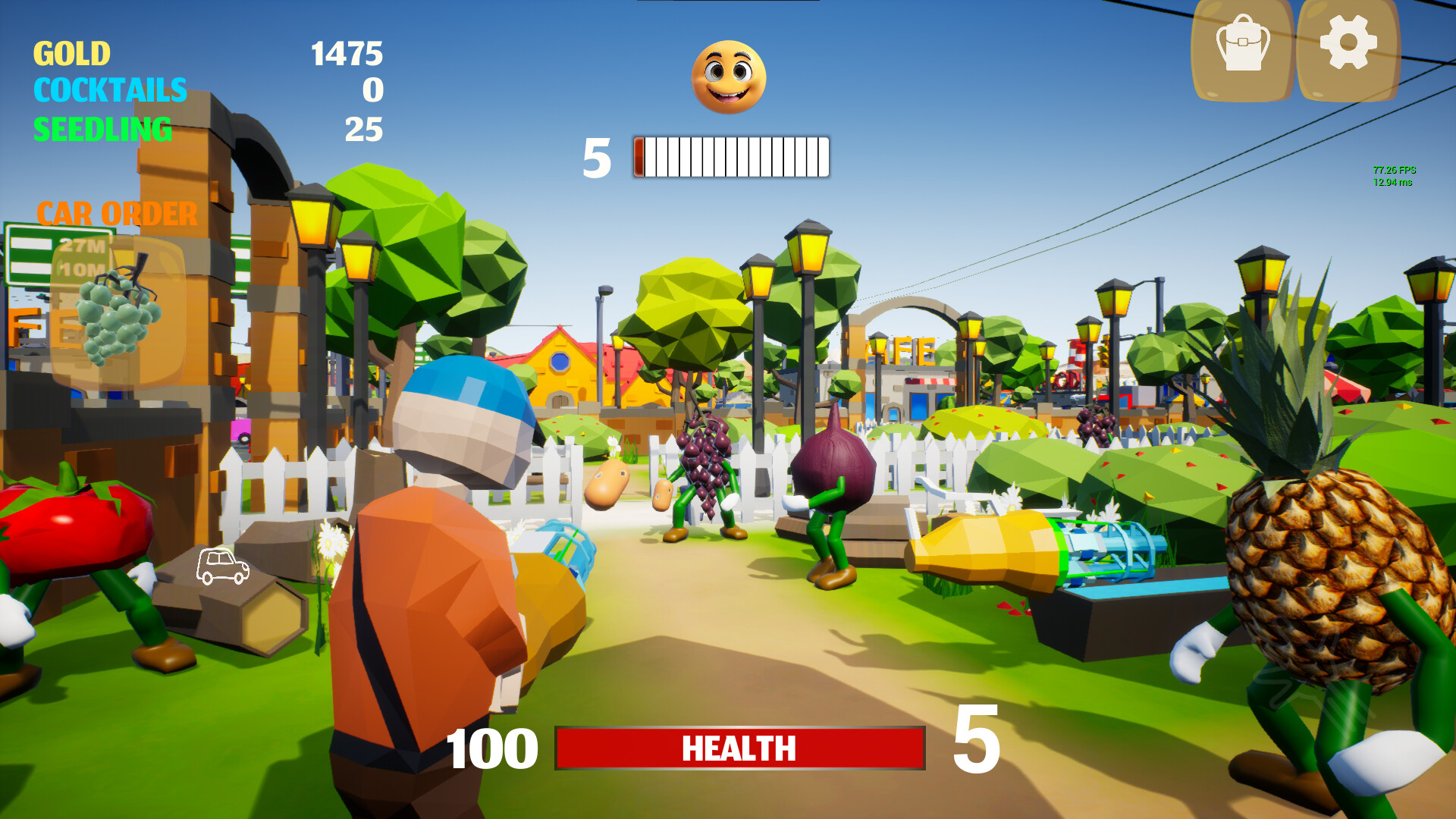Click the smiley face emoji at top center
Viewport: 1456px width, 819px height.
[x=729, y=78]
